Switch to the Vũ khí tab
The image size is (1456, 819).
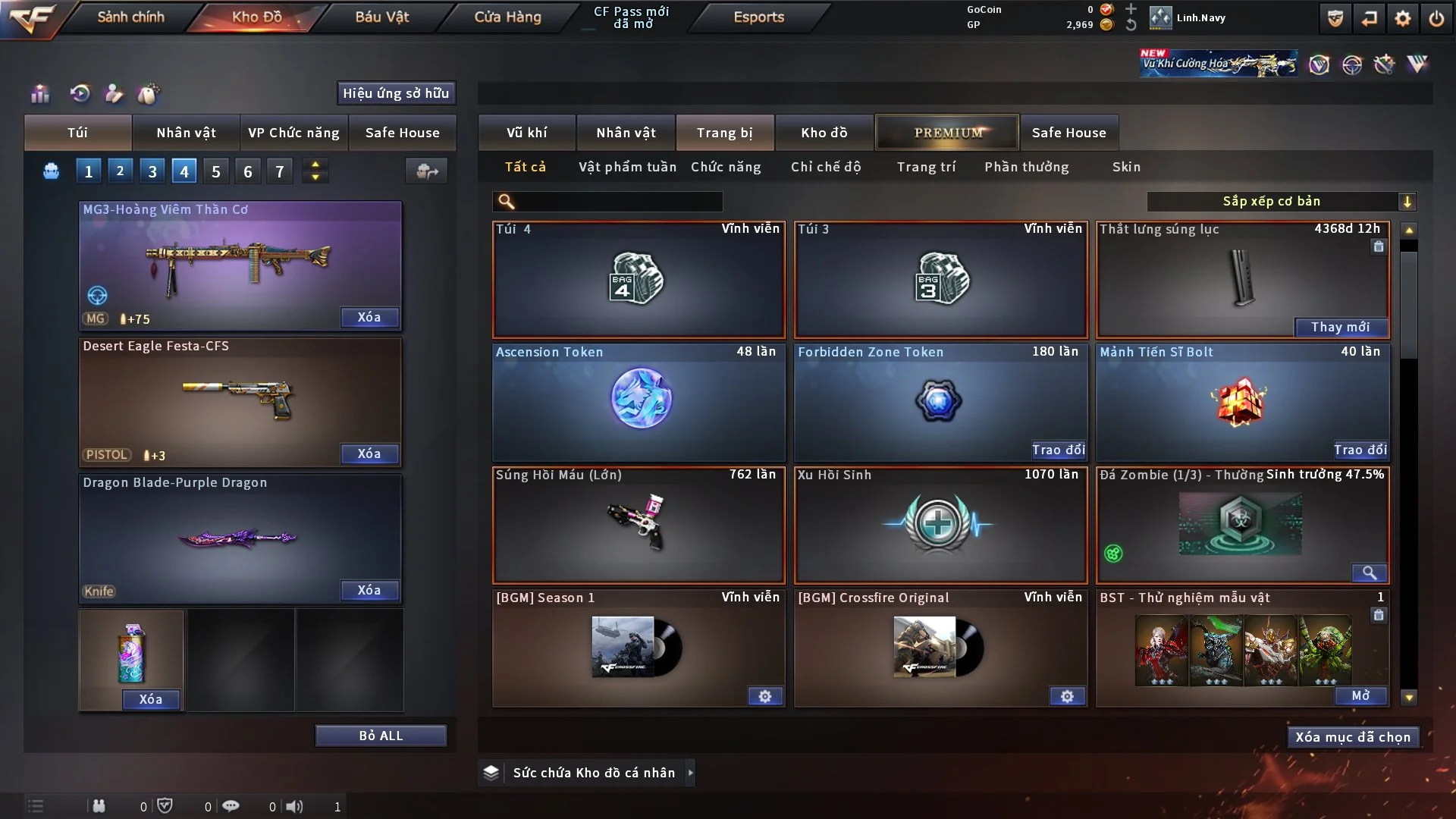click(526, 133)
